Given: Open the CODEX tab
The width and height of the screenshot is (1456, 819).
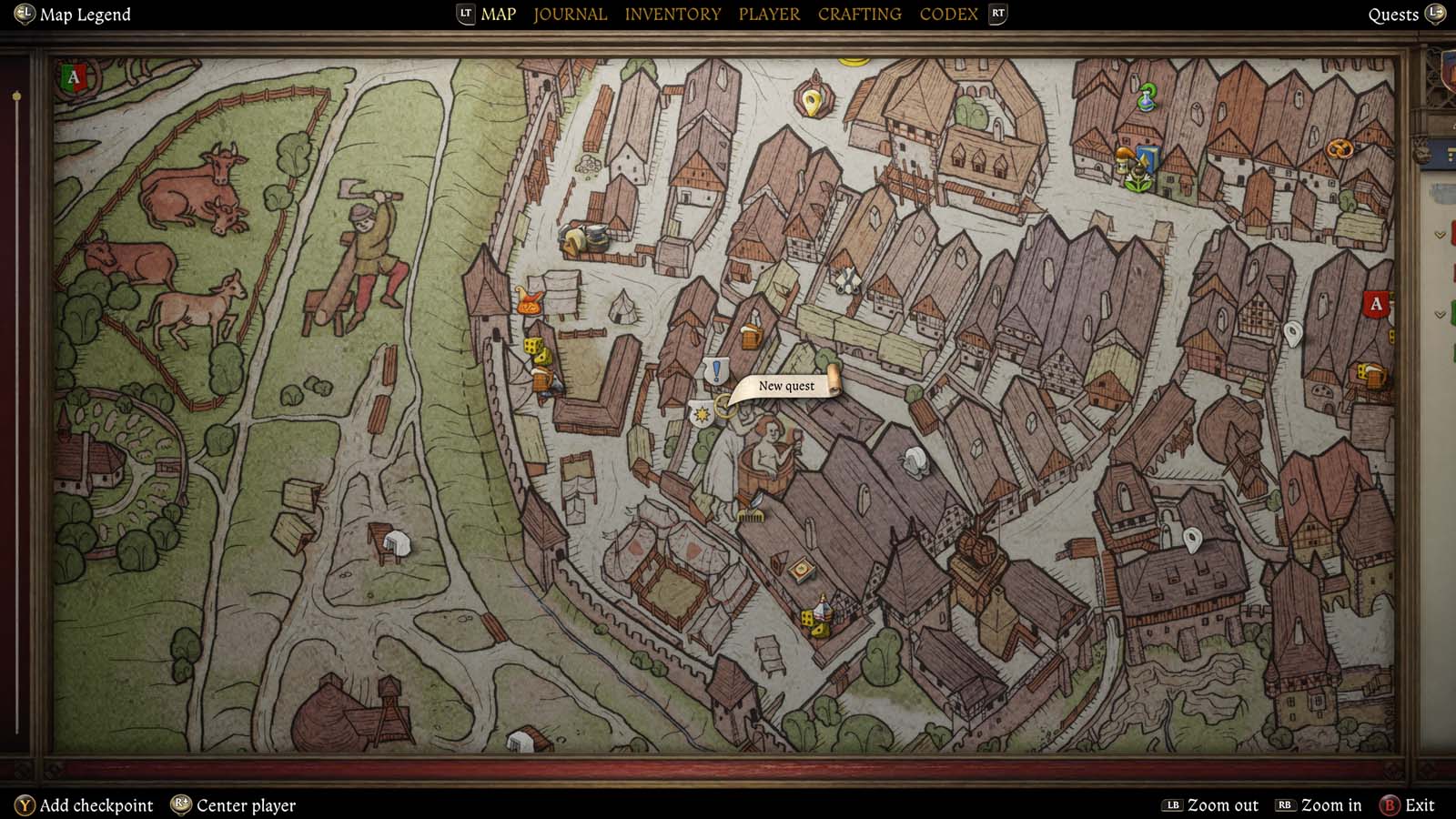Looking at the screenshot, I should [x=948, y=14].
